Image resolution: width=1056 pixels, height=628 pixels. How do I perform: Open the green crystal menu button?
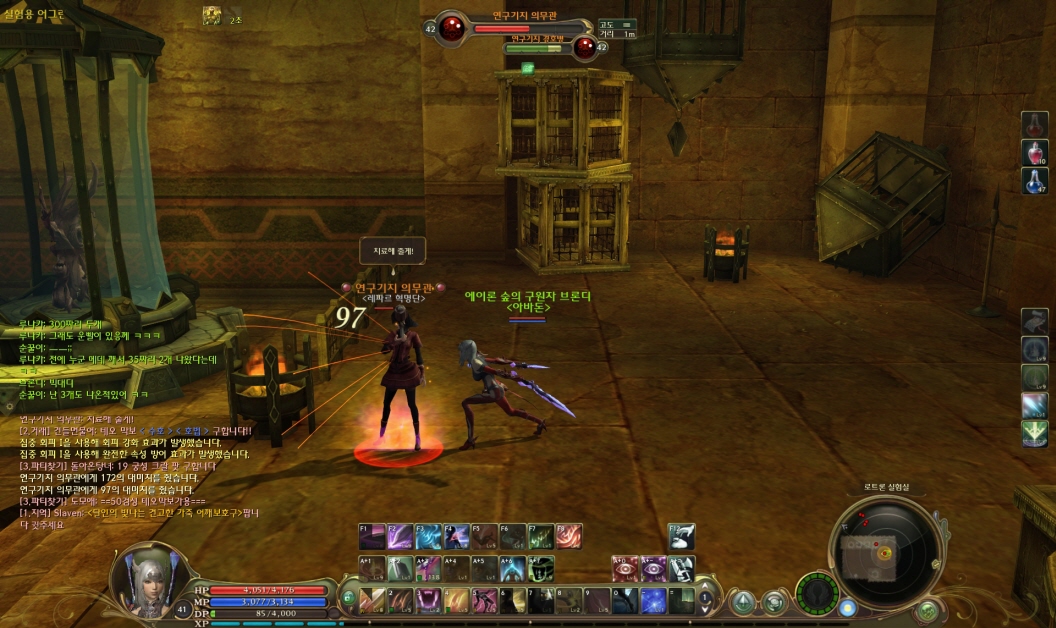pos(743,603)
